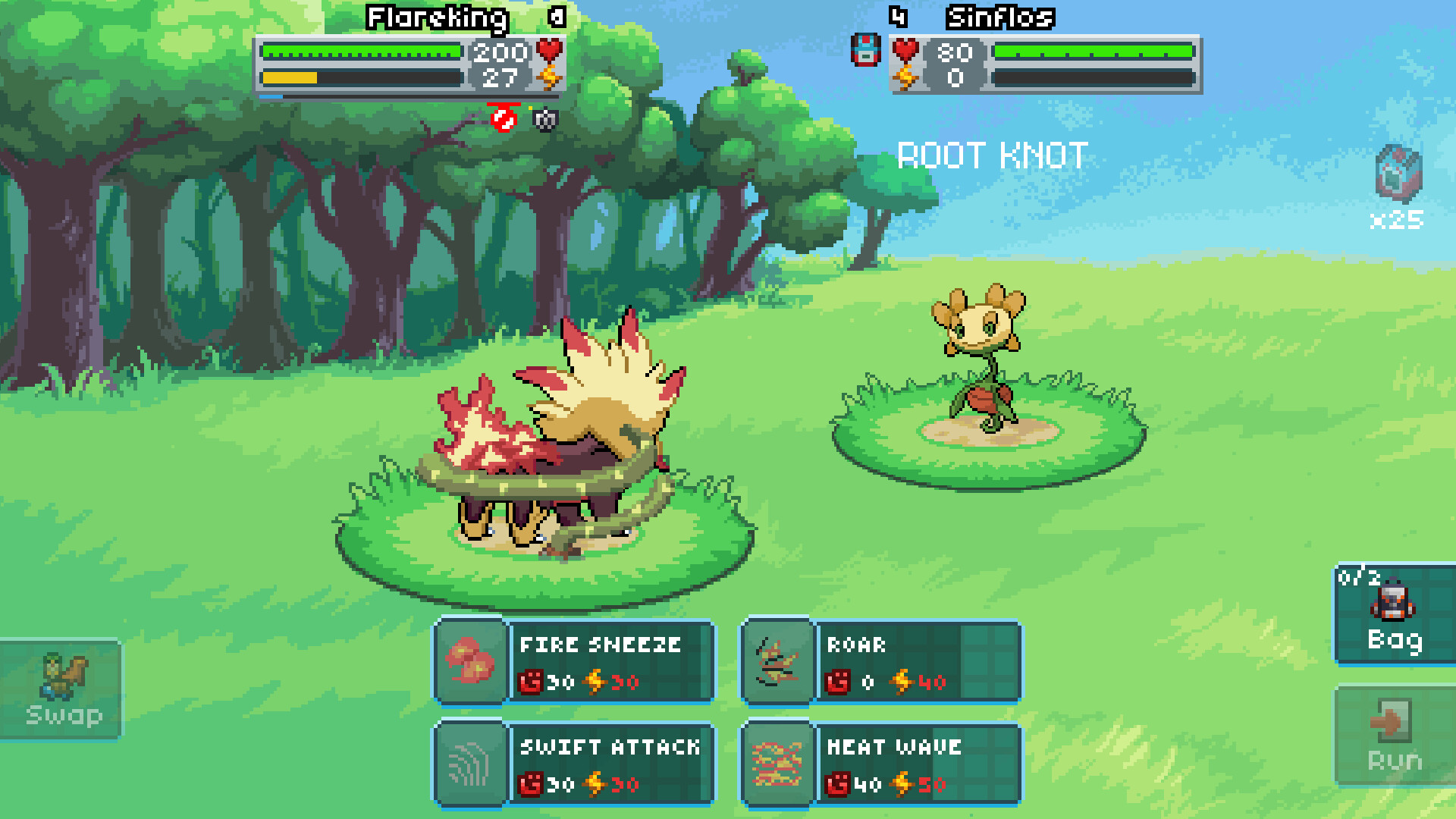Select the Sinflos name plate
This screenshot has width=1456, height=819.
(999, 17)
